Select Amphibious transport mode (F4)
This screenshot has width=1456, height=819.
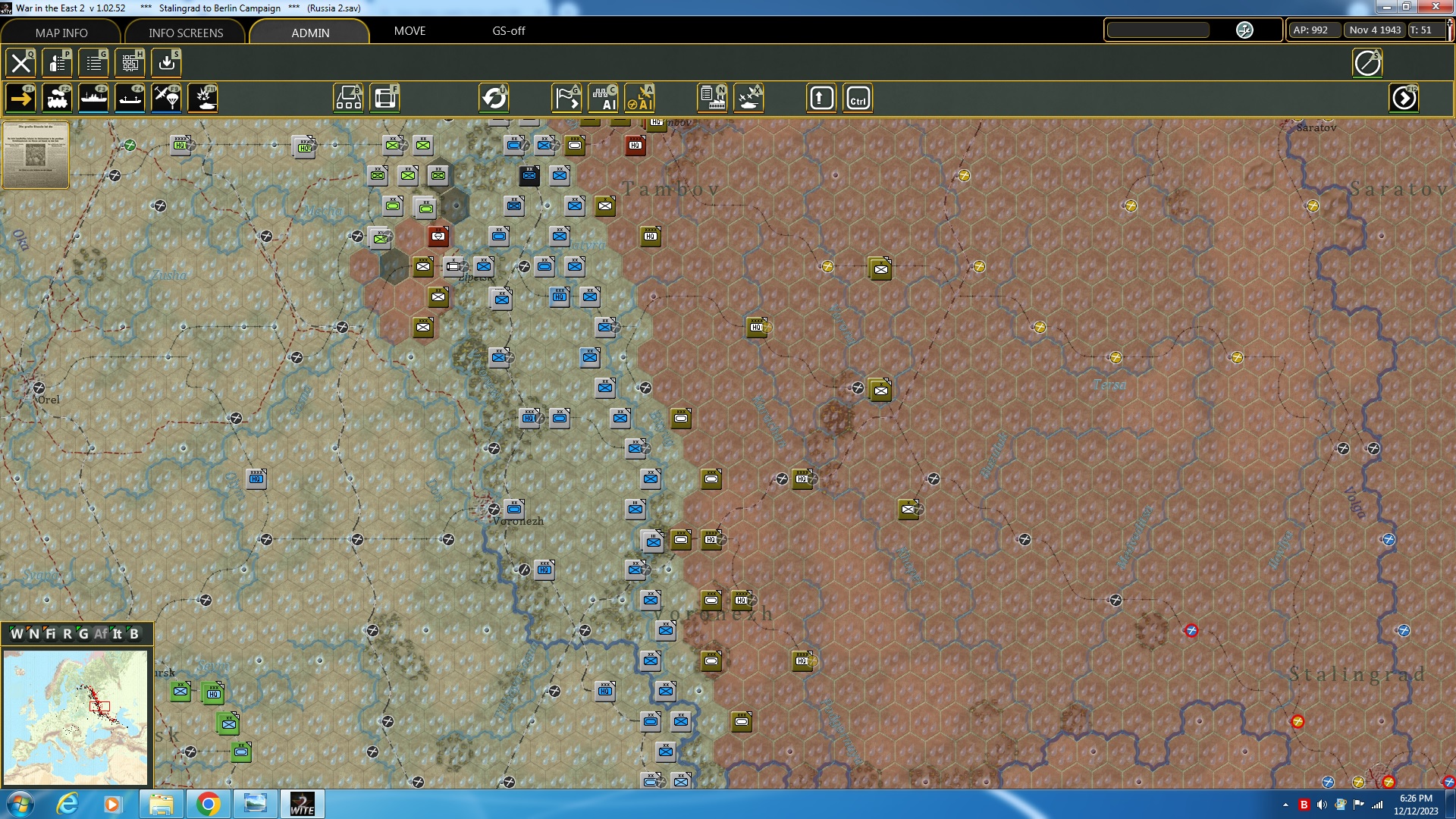(130, 97)
